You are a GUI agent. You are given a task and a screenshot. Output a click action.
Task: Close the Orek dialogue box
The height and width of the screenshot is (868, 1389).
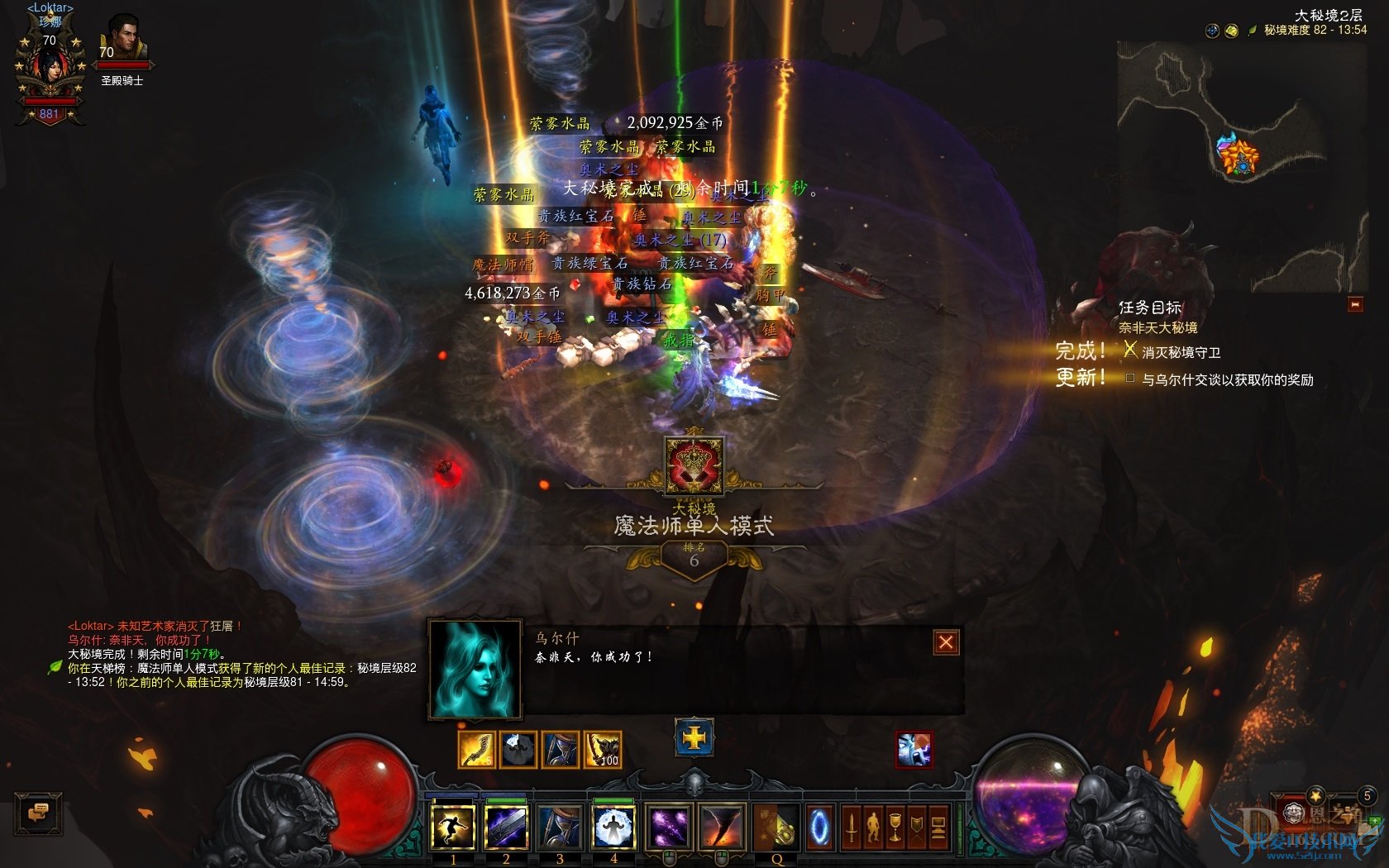coord(946,642)
